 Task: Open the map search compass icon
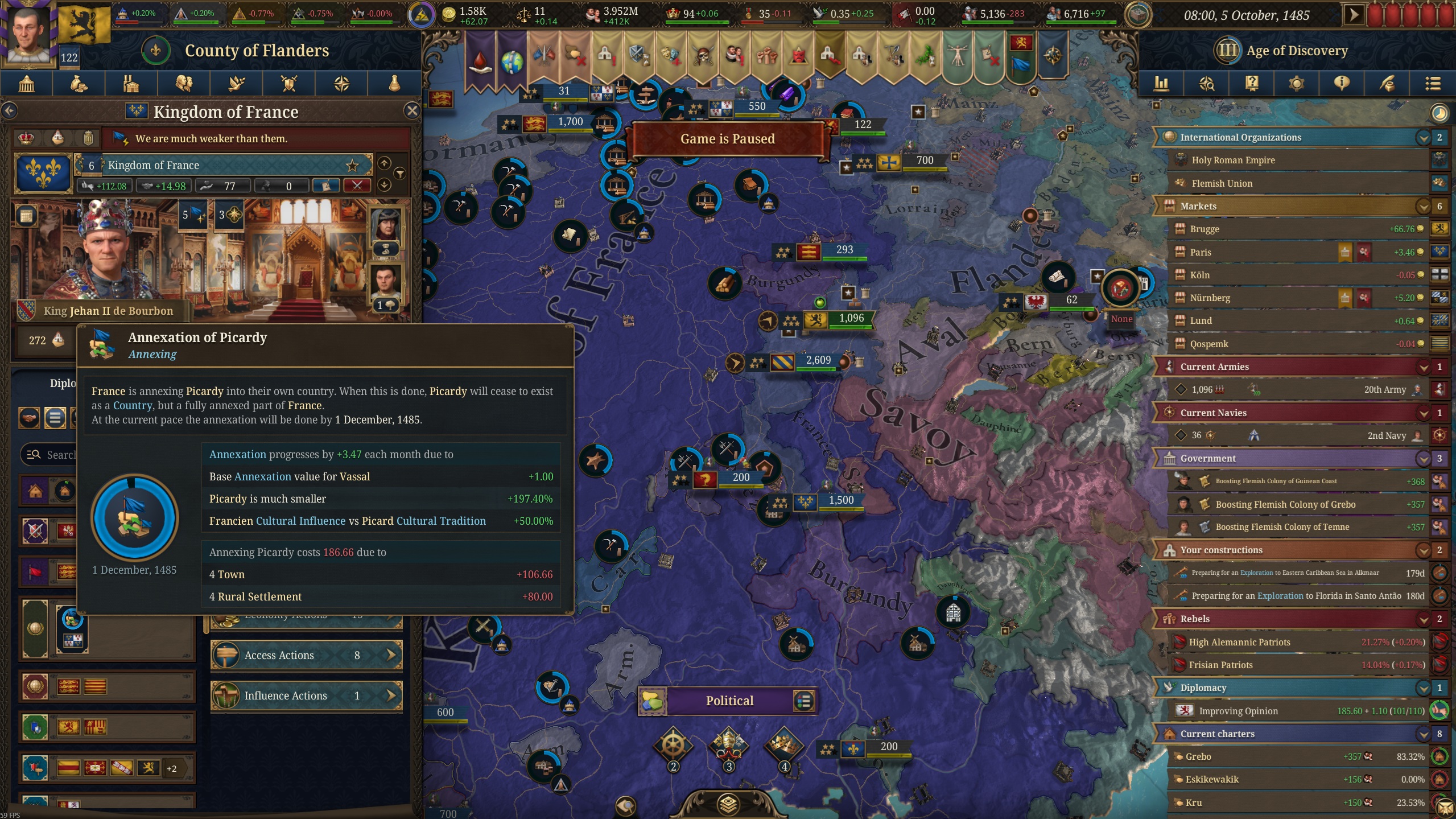pos(1207,84)
